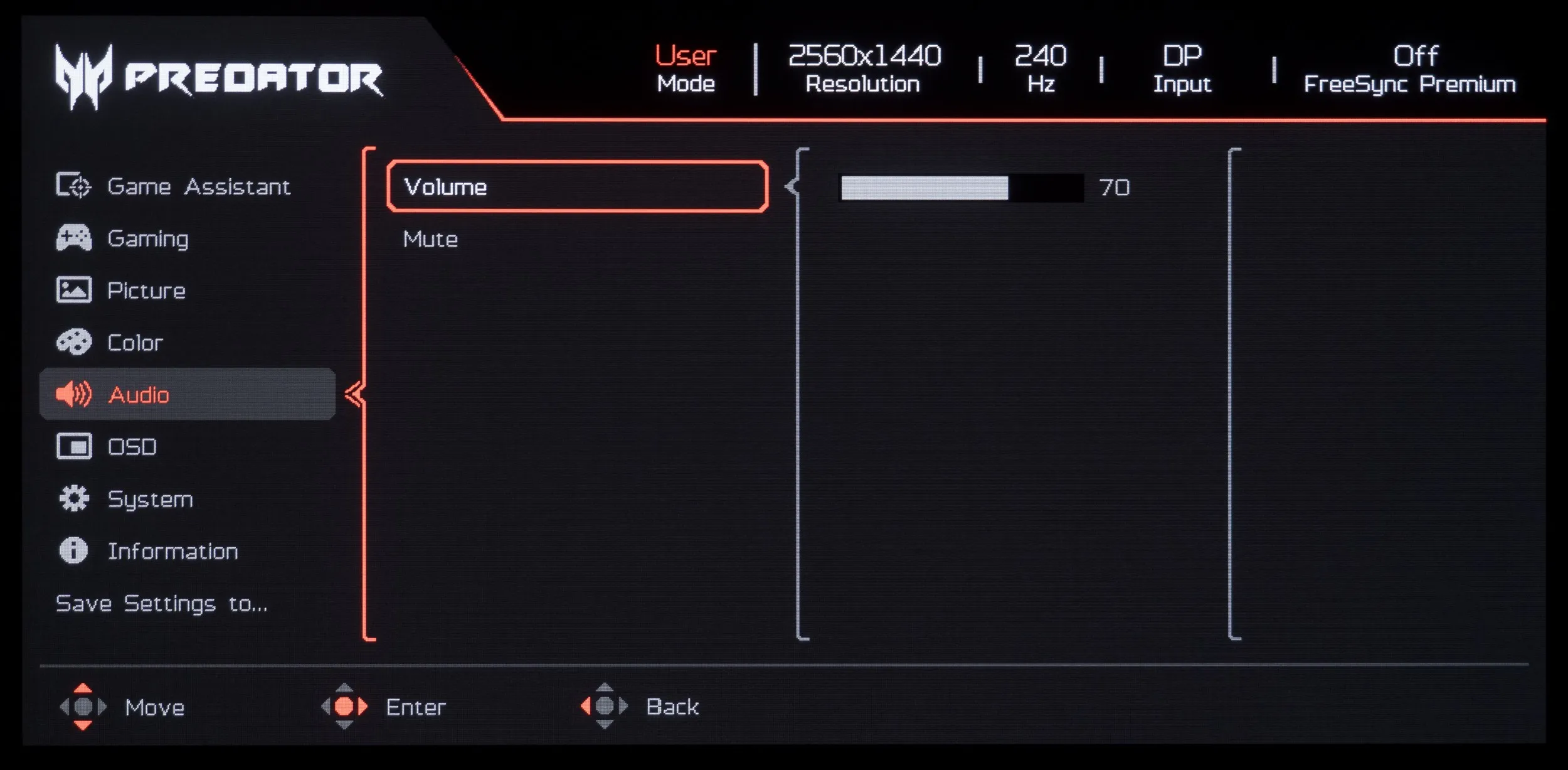Adjust the volume slider bar
Screen dimensions: 1568x770
tap(961, 188)
